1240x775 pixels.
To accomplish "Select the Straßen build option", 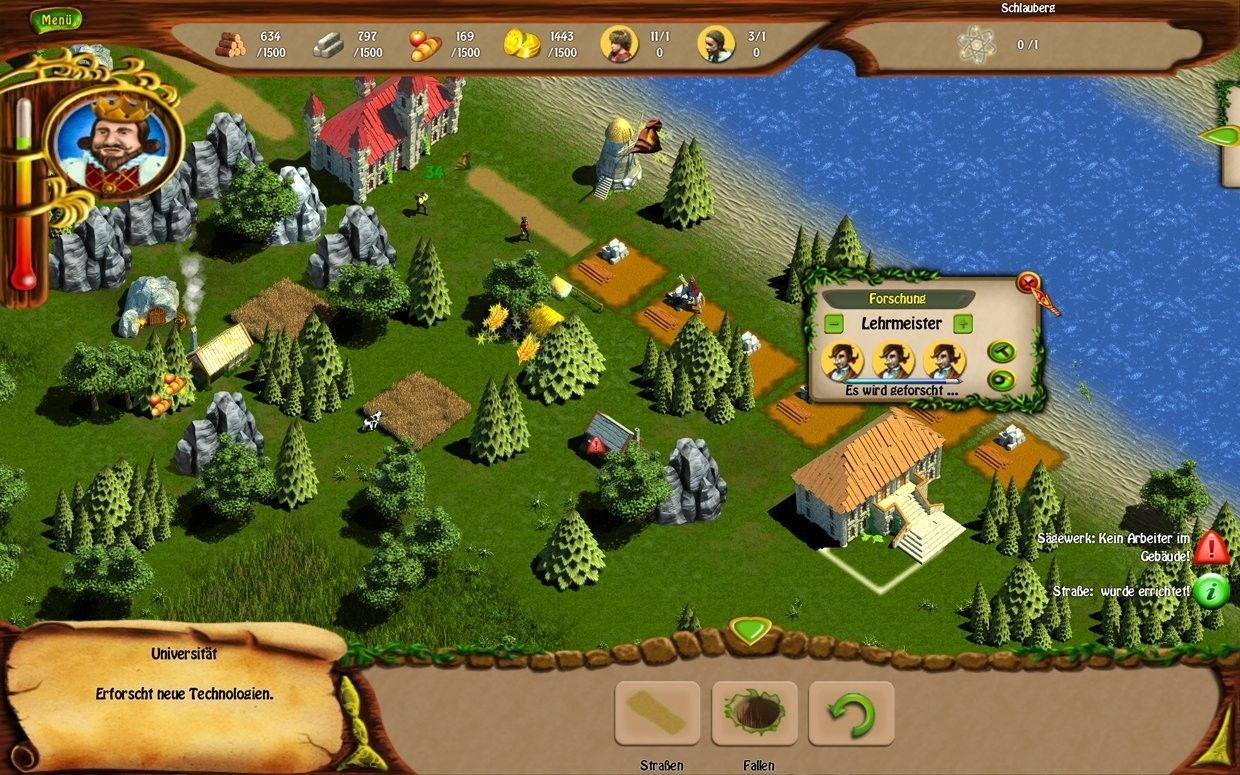I will point(657,713).
